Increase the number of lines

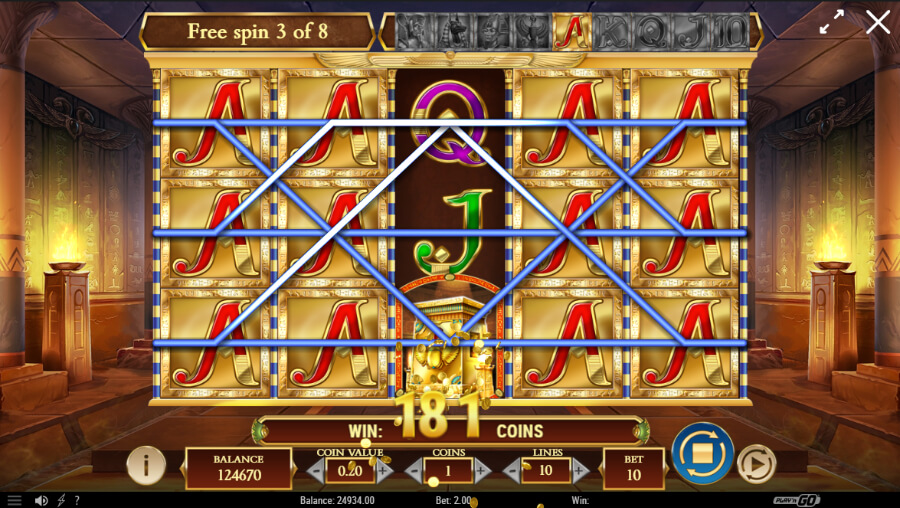[x=580, y=470]
